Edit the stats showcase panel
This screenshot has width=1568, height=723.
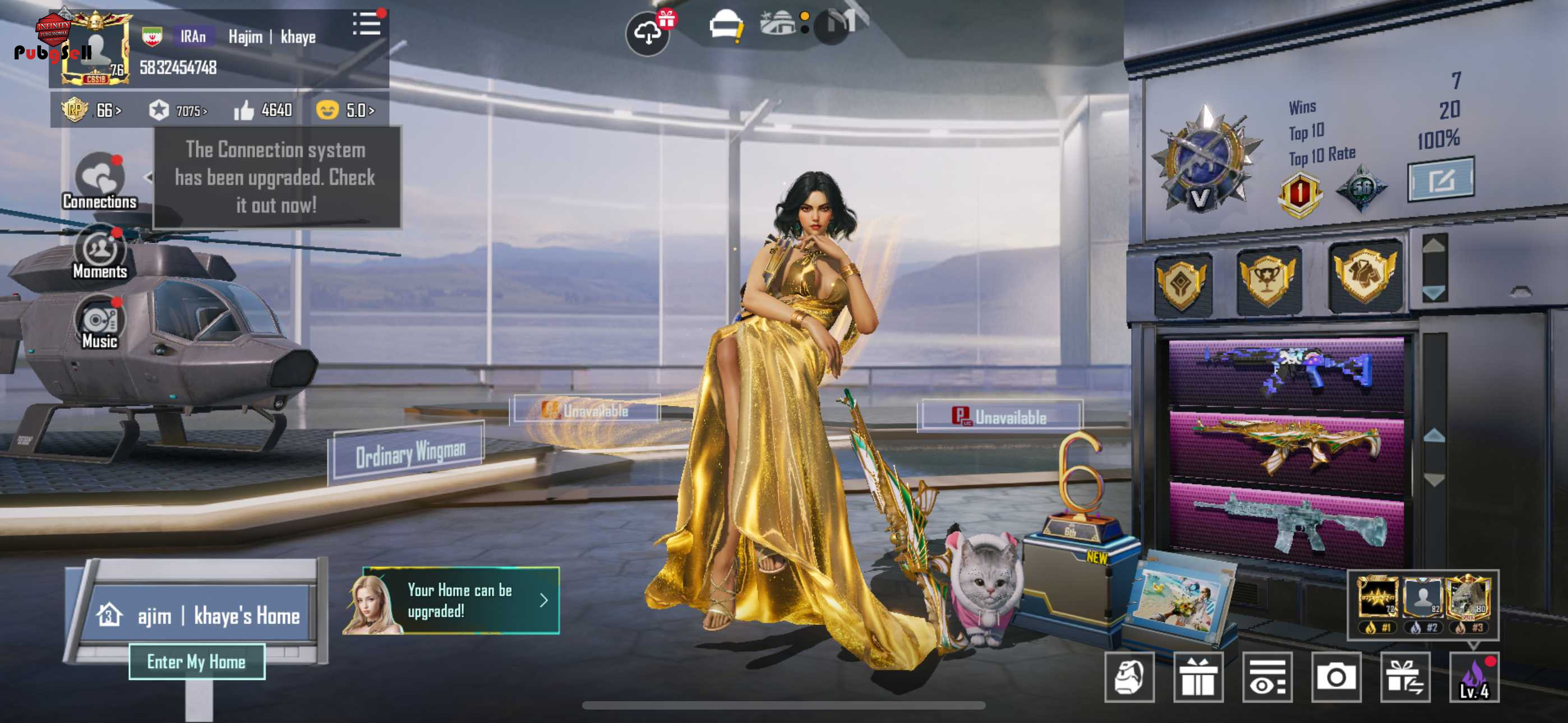[x=1440, y=179]
